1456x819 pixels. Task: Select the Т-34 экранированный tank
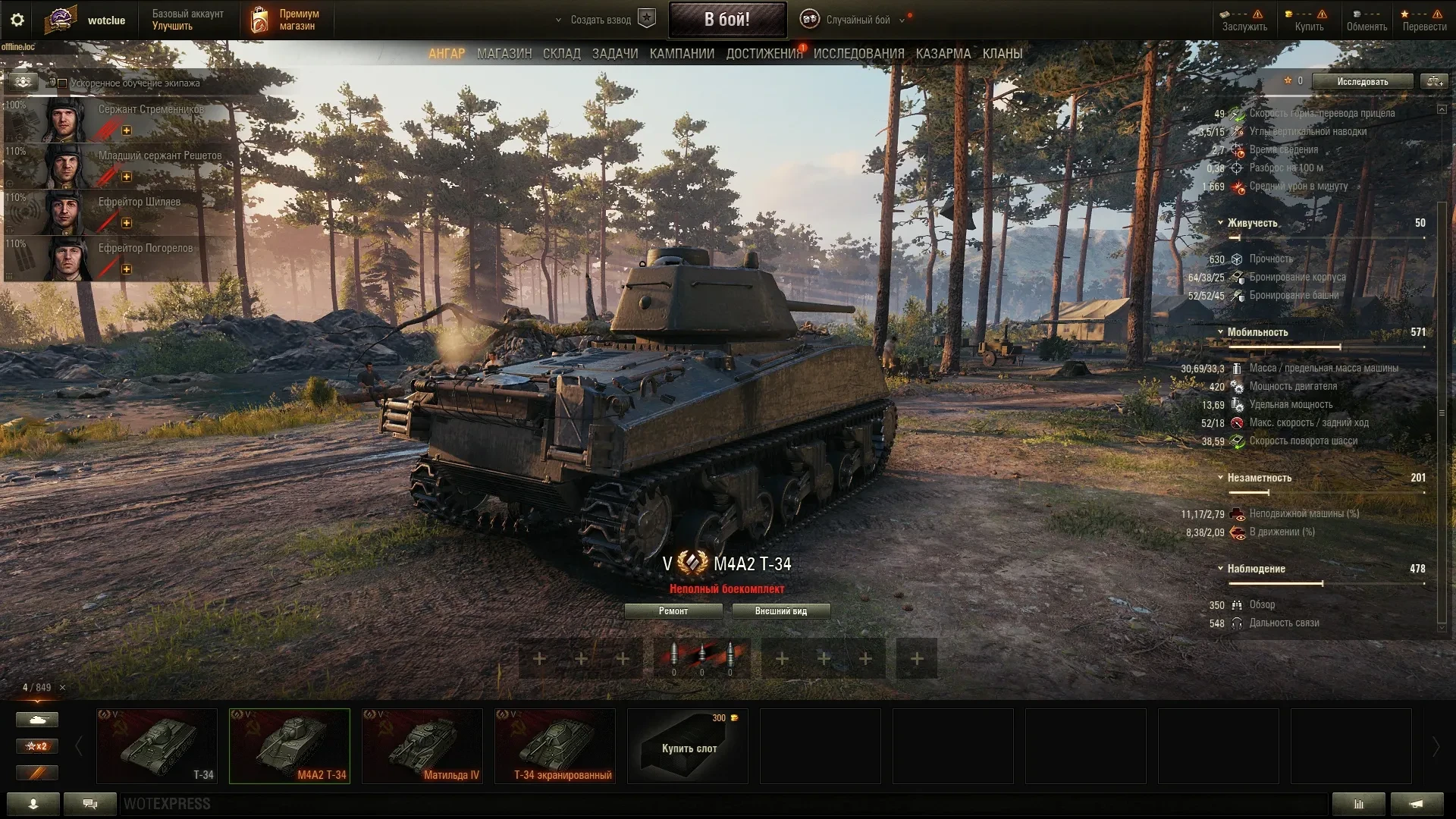coord(555,745)
